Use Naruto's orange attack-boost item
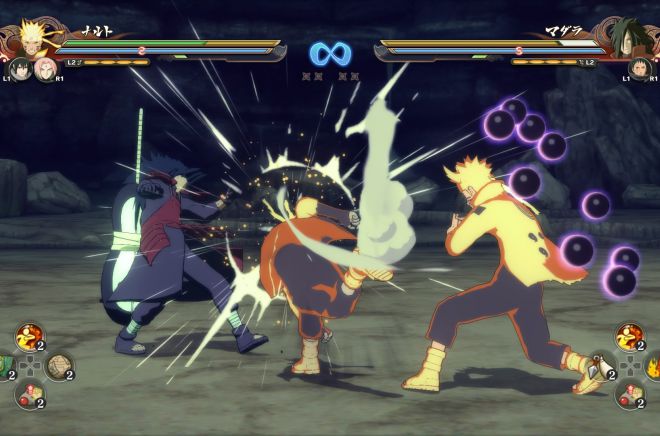Screen dimensions: 660x436 click(29, 337)
